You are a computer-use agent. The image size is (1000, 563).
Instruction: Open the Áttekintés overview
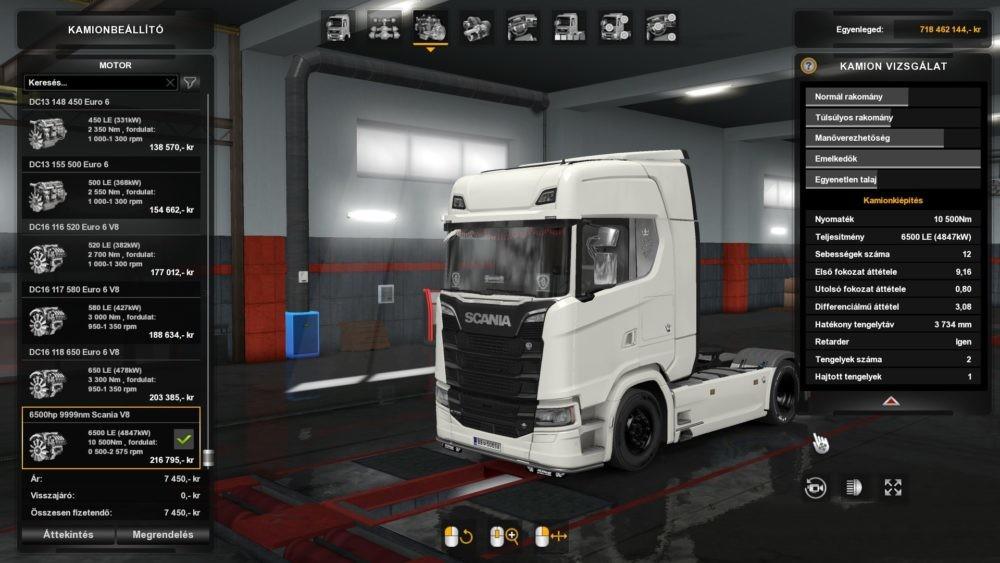click(68, 535)
